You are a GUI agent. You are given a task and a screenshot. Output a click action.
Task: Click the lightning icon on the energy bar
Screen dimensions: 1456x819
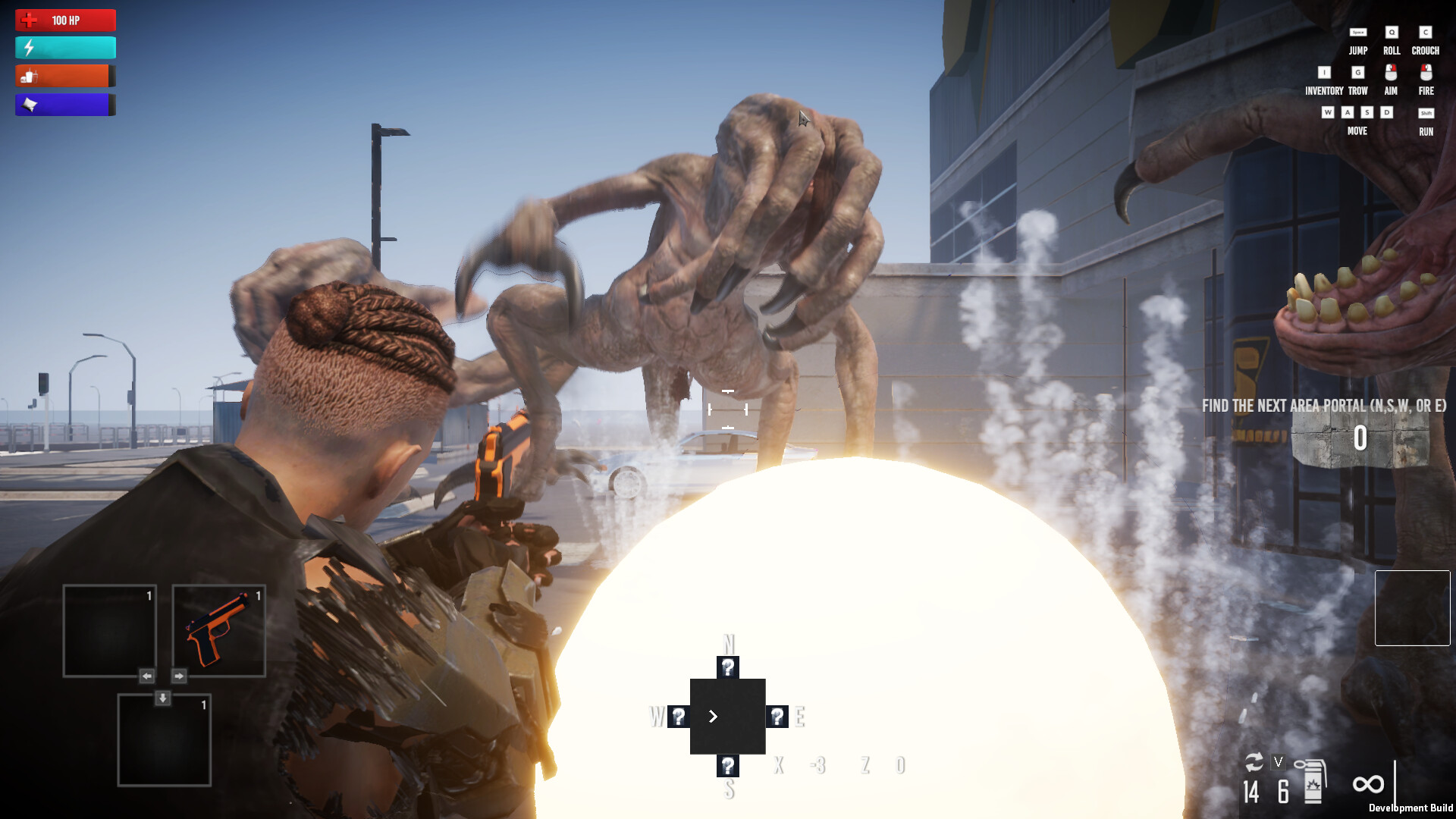click(x=29, y=48)
